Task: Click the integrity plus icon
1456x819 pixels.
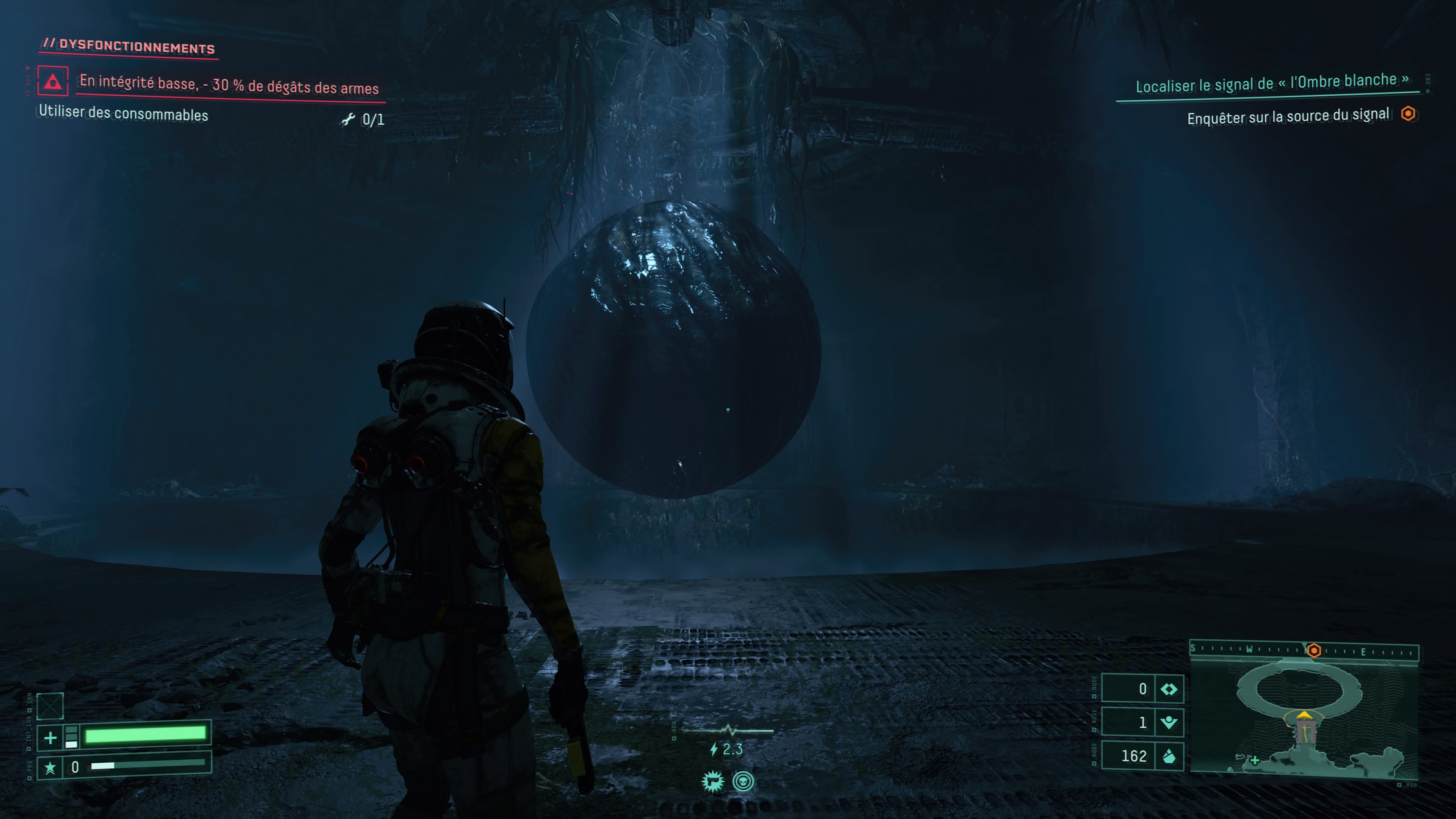Action: [x=50, y=737]
